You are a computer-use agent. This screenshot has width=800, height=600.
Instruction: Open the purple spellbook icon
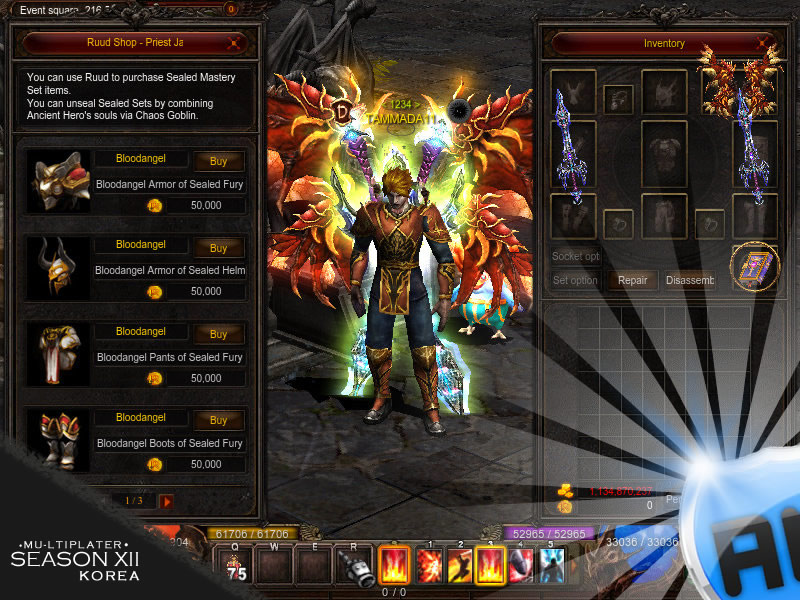[x=754, y=267]
